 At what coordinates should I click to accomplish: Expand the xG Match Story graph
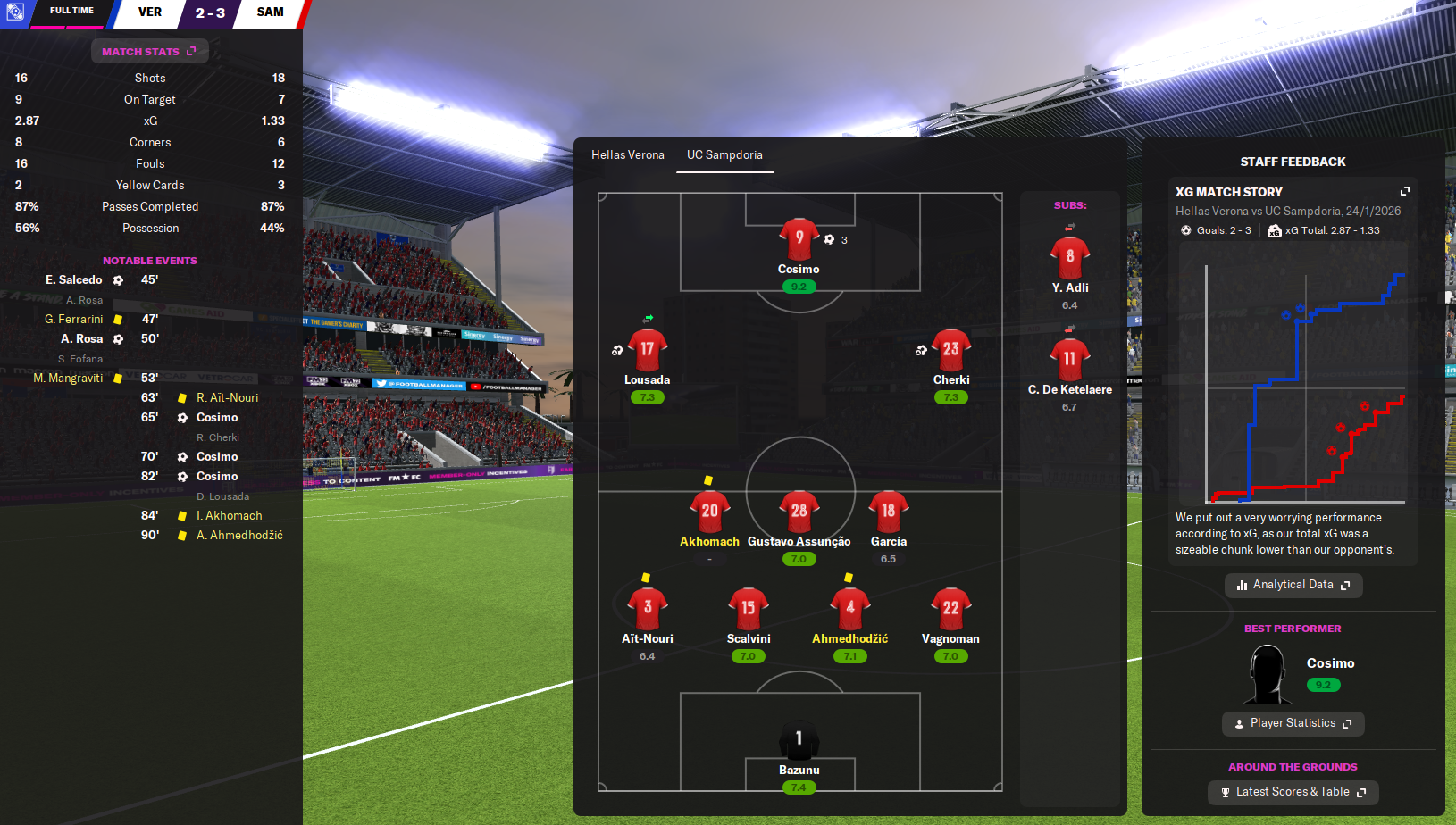[x=1404, y=192]
